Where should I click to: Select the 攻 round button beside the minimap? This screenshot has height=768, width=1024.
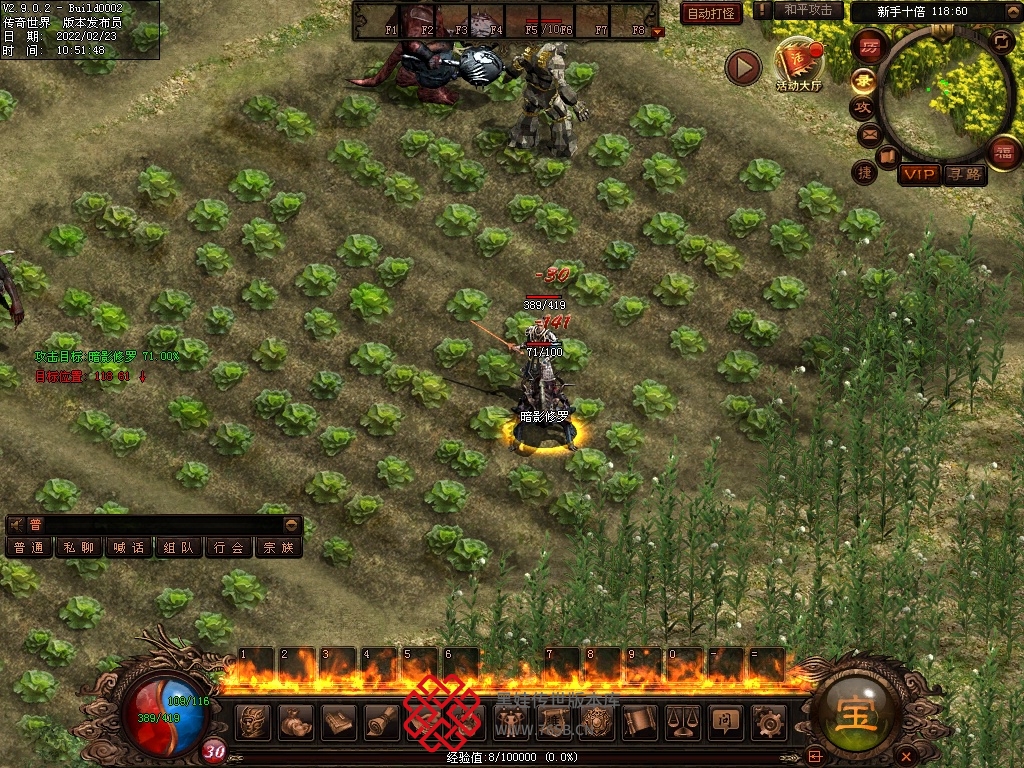pyautogui.click(x=862, y=106)
